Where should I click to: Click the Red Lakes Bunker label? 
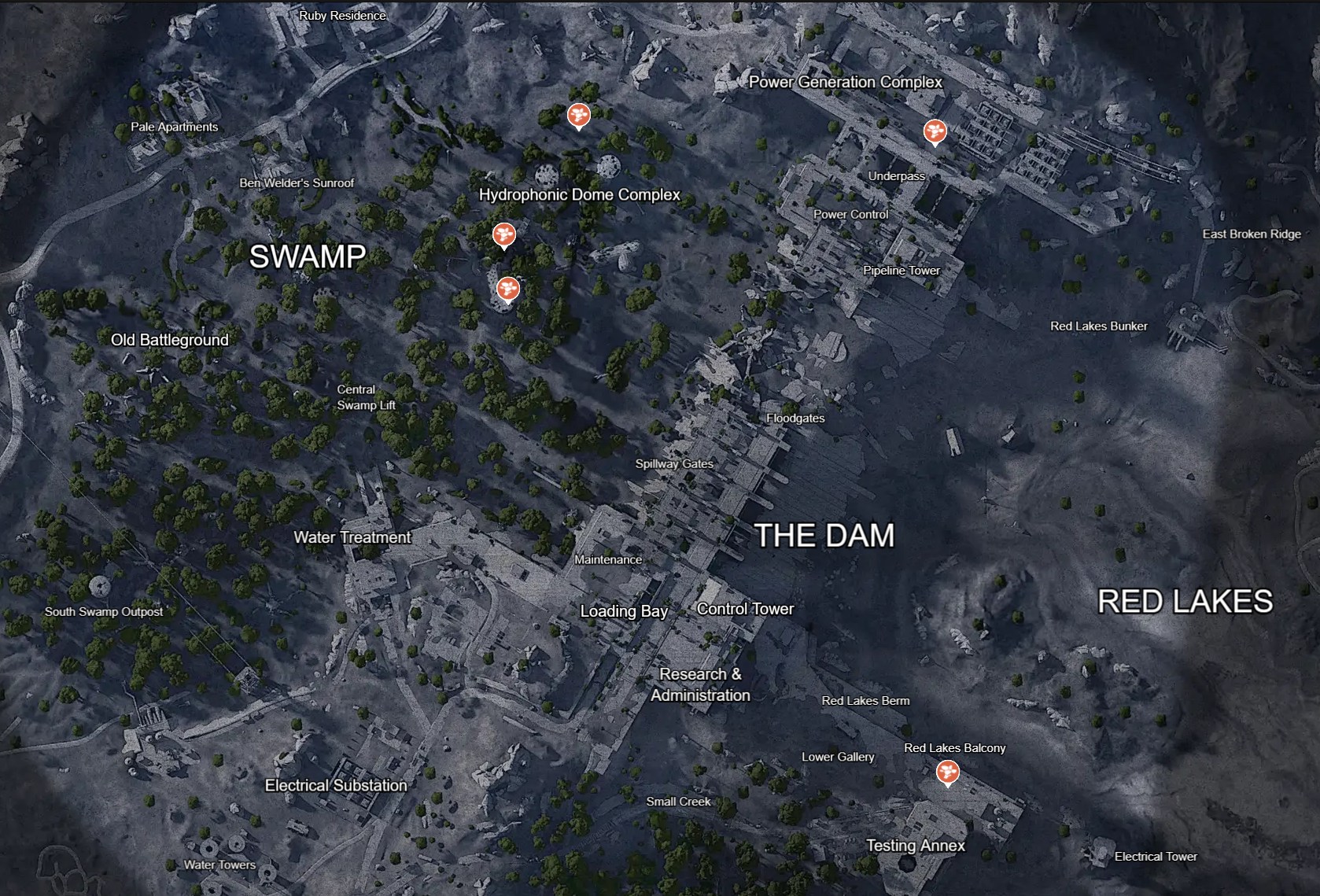point(1099,326)
